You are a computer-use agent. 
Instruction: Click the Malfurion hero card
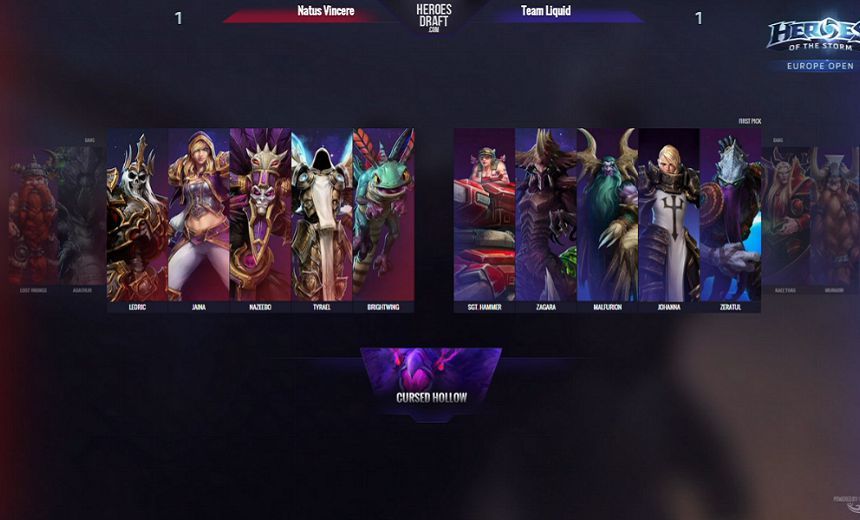coord(607,213)
